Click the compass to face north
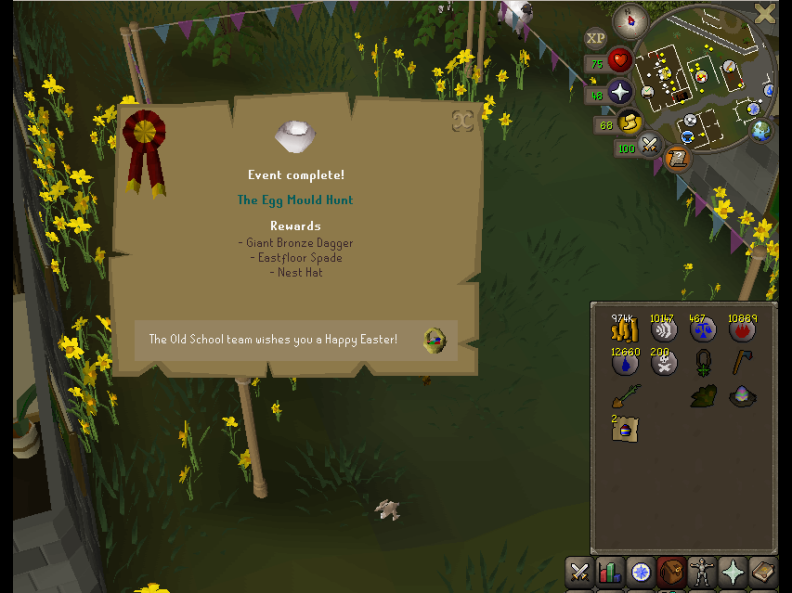 pyautogui.click(x=630, y=20)
